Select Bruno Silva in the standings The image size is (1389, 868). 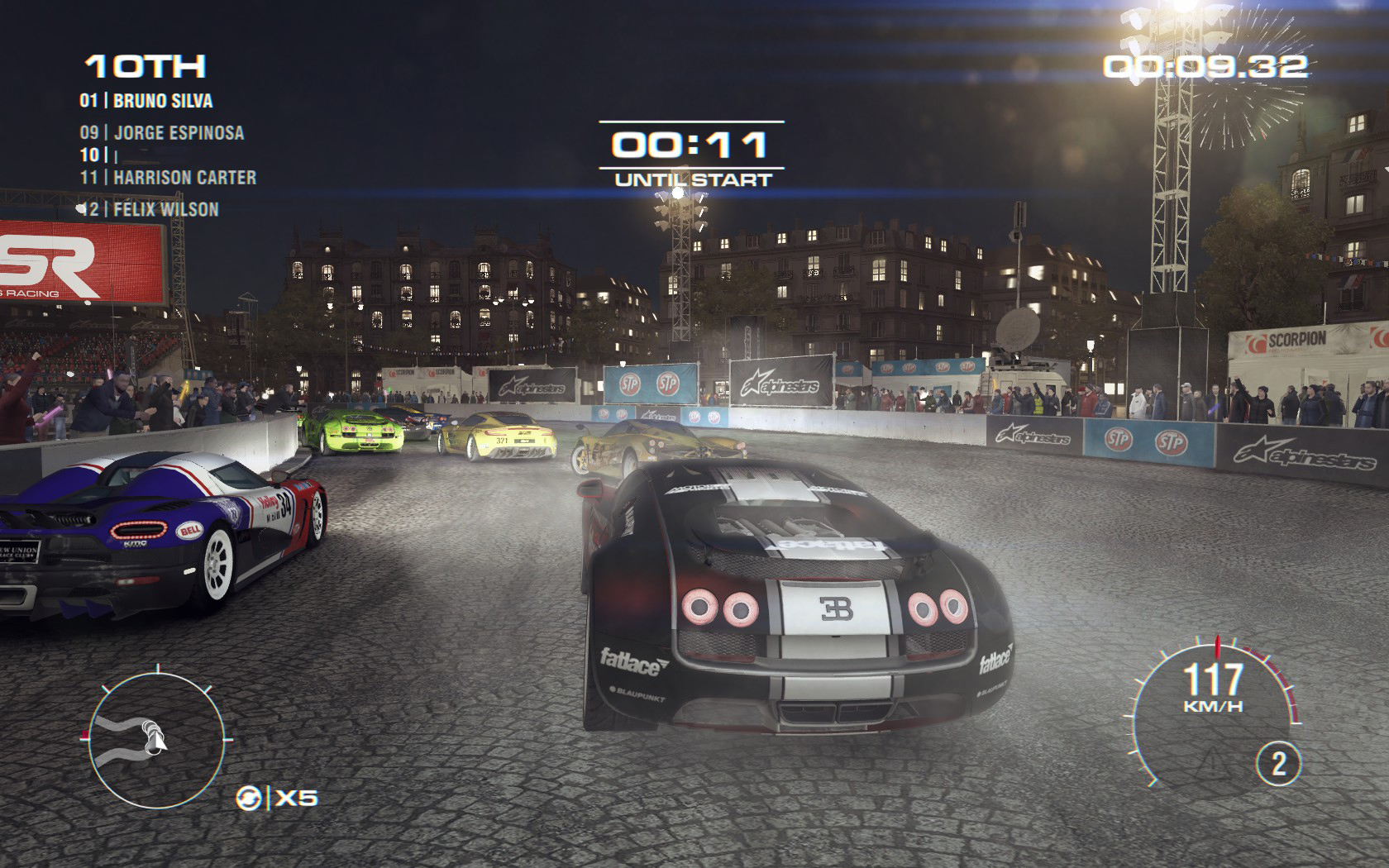coord(146,101)
